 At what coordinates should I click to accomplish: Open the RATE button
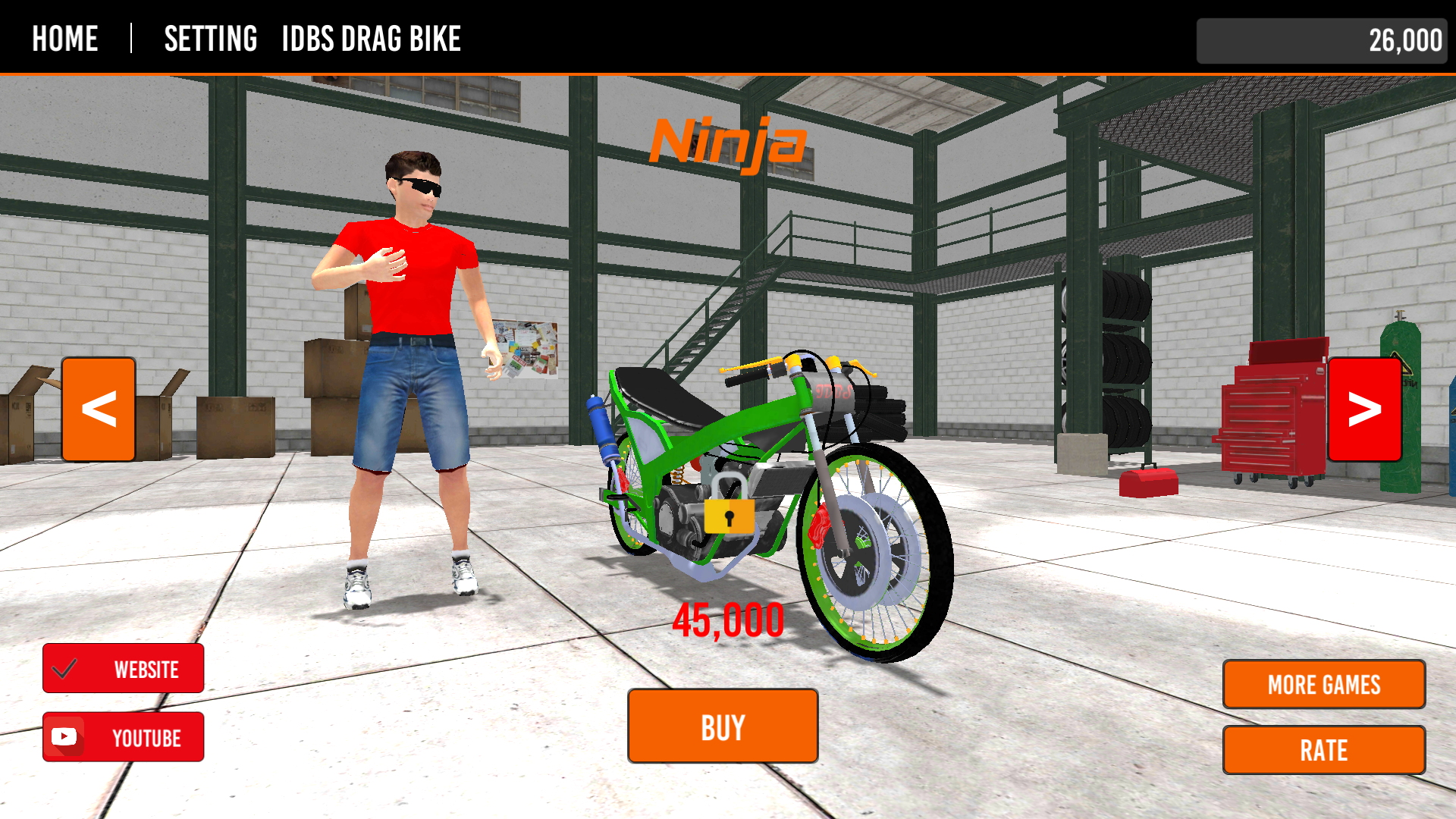[x=1323, y=750]
